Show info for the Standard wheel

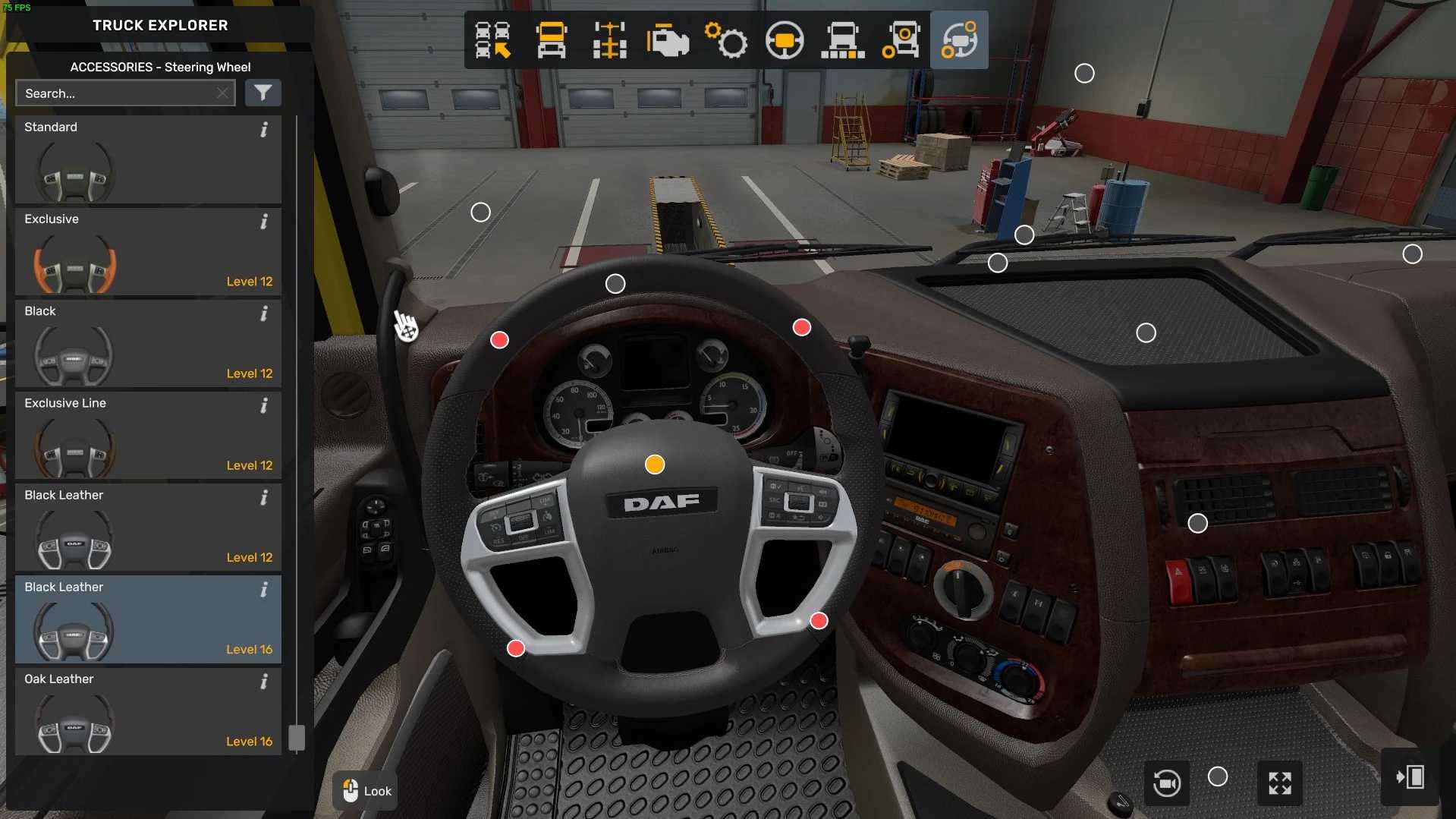coord(264,130)
